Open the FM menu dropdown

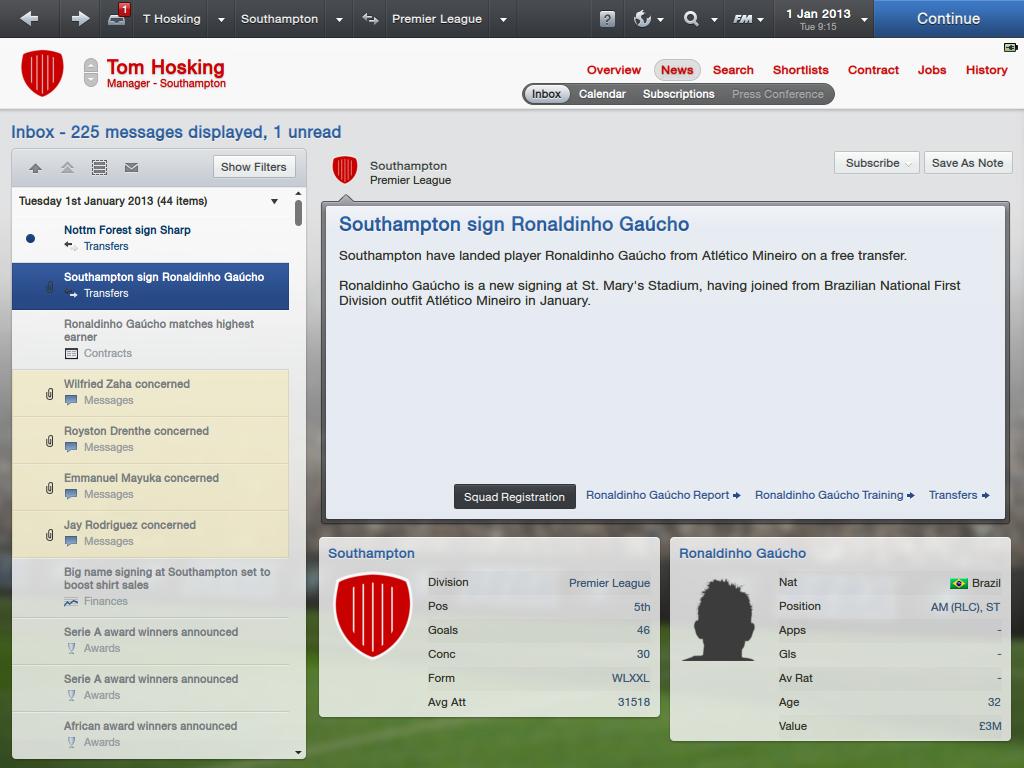[747, 18]
